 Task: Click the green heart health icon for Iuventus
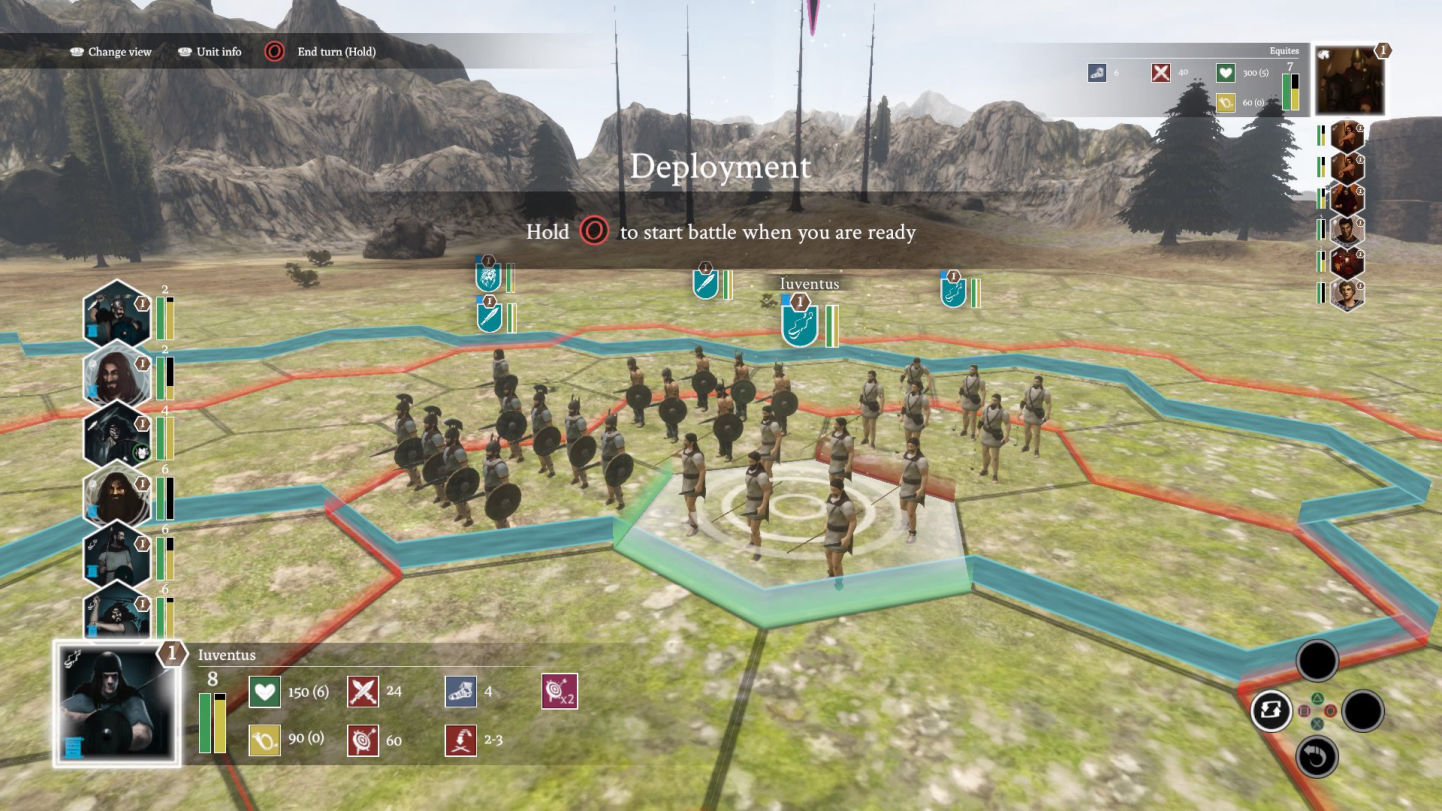265,692
